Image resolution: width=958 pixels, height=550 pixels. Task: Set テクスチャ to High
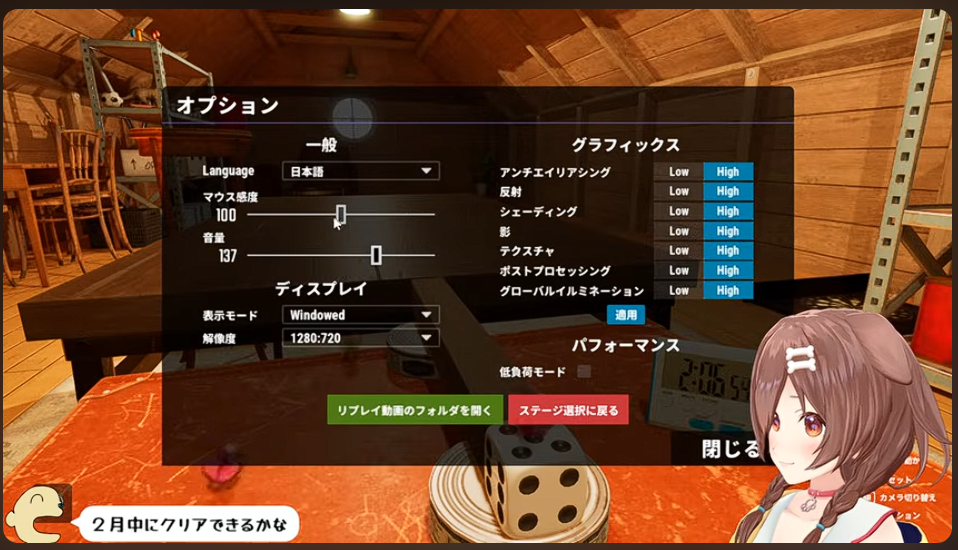point(728,251)
